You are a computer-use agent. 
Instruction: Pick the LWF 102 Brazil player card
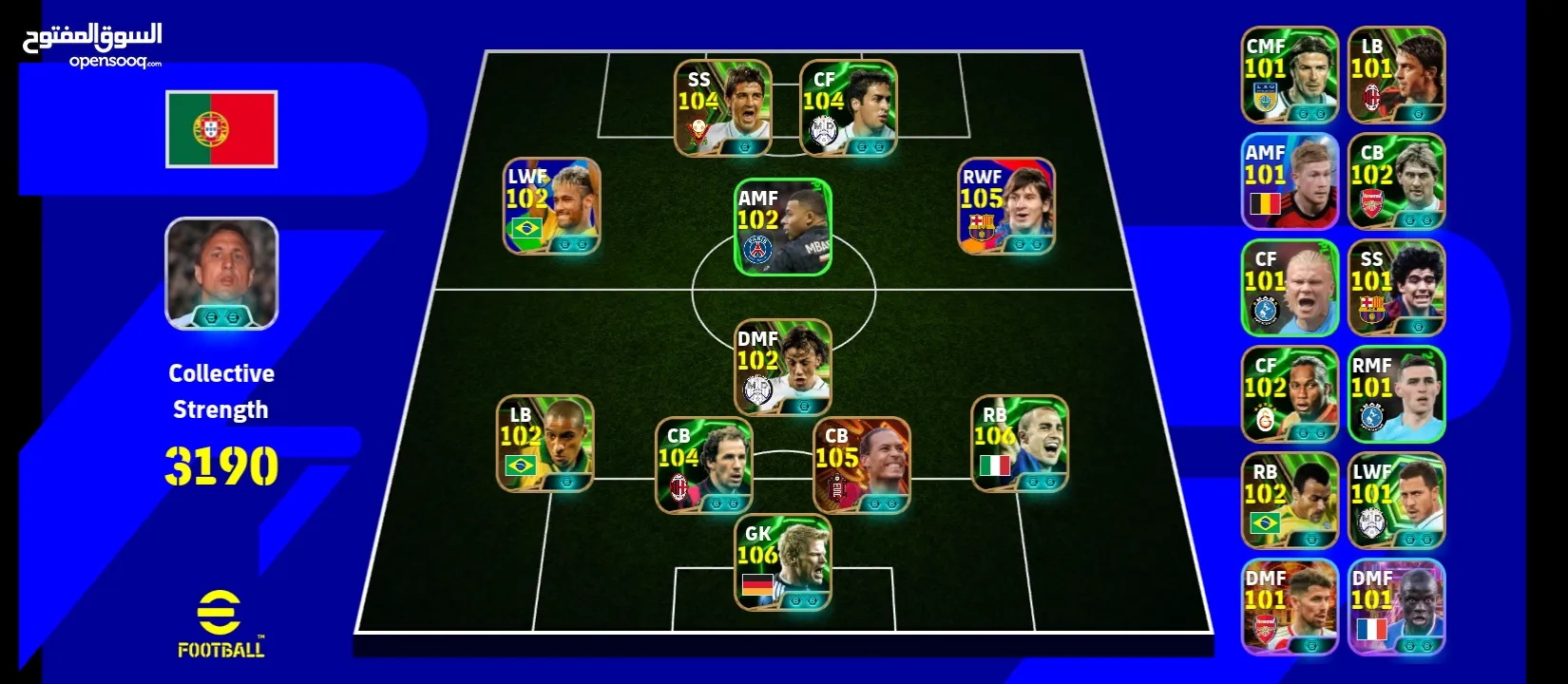point(552,206)
